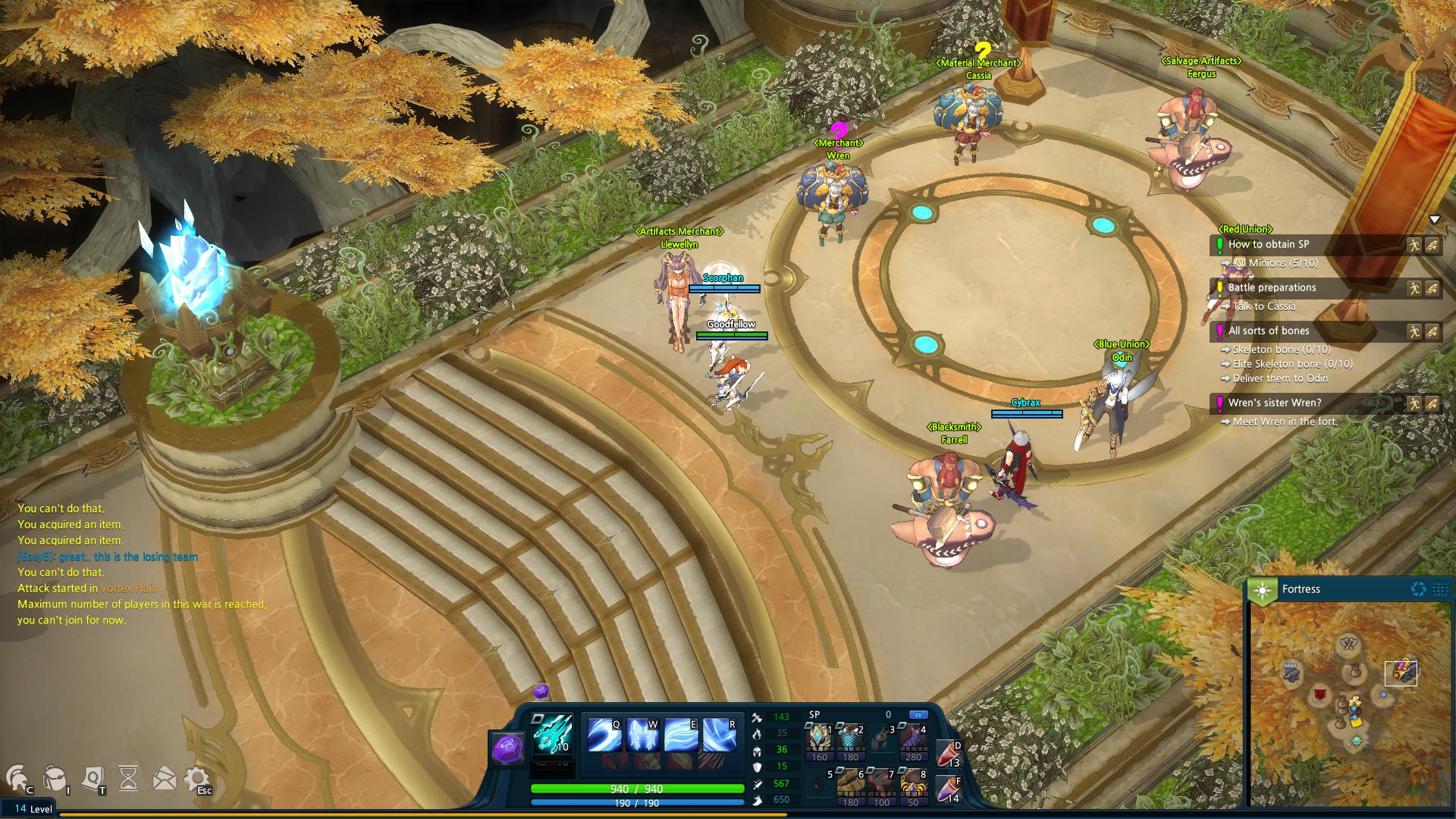Activate the R skill
The width and height of the screenshot is (1456, 819).
tap(719, 734)
